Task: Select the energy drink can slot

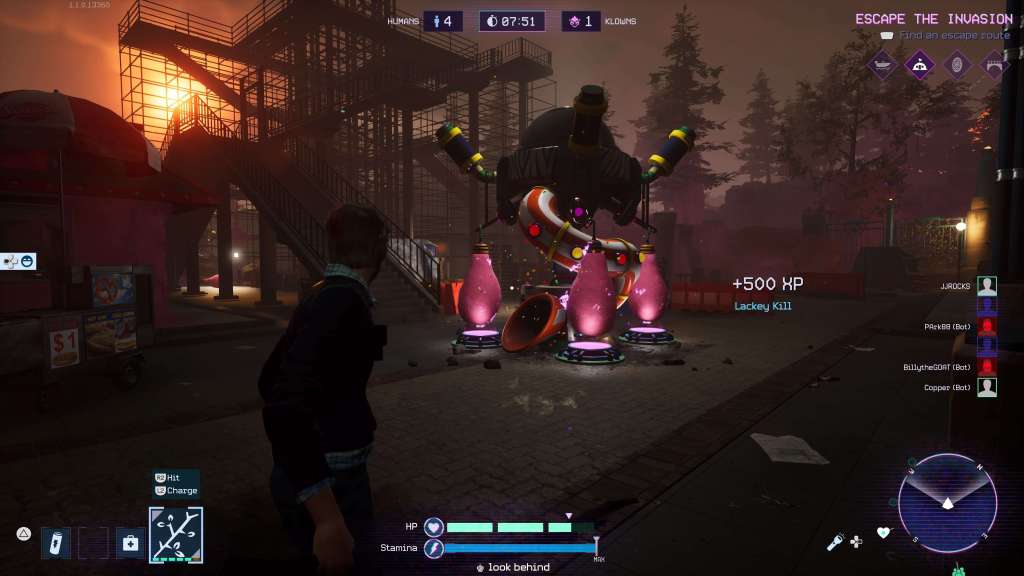Action: pos(56,543)
